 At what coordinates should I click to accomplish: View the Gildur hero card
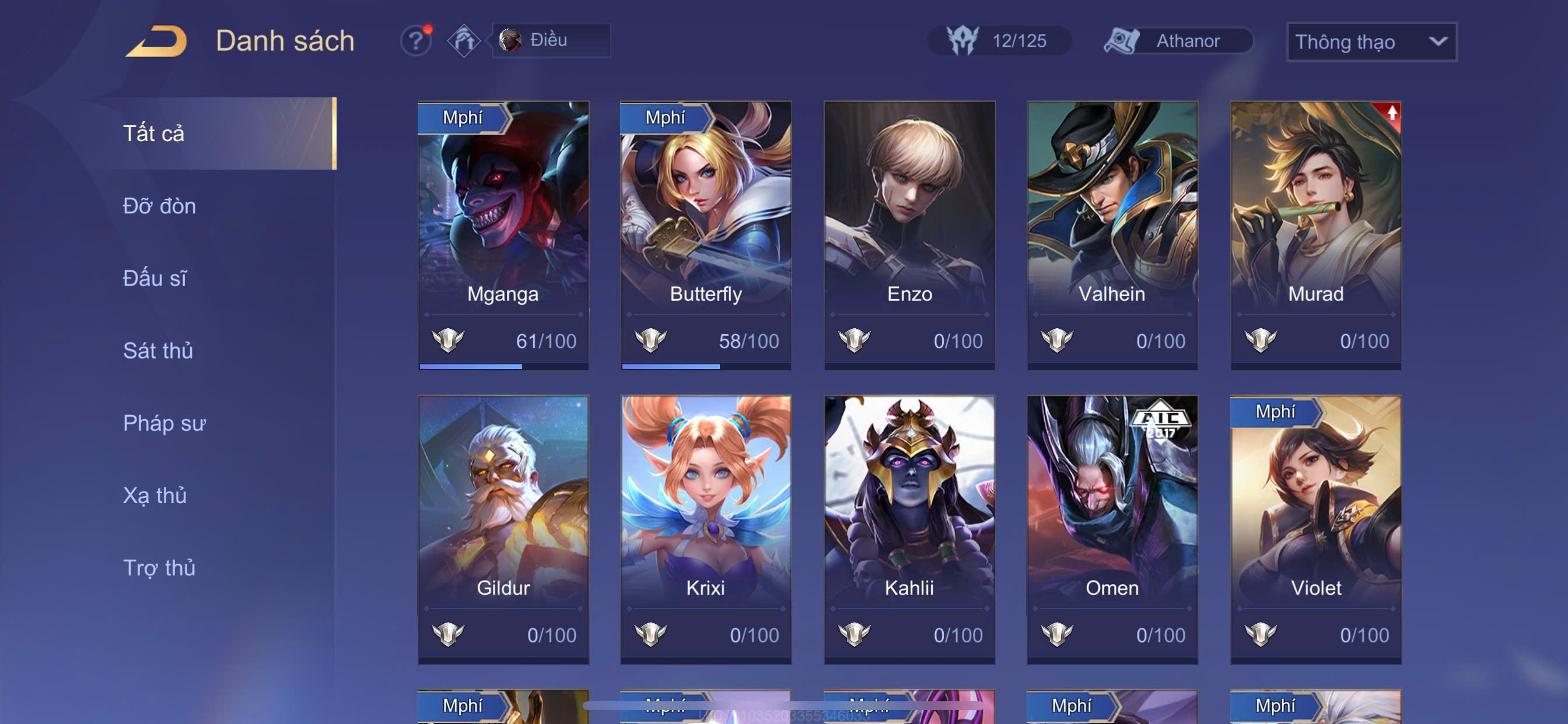[503, 529]
